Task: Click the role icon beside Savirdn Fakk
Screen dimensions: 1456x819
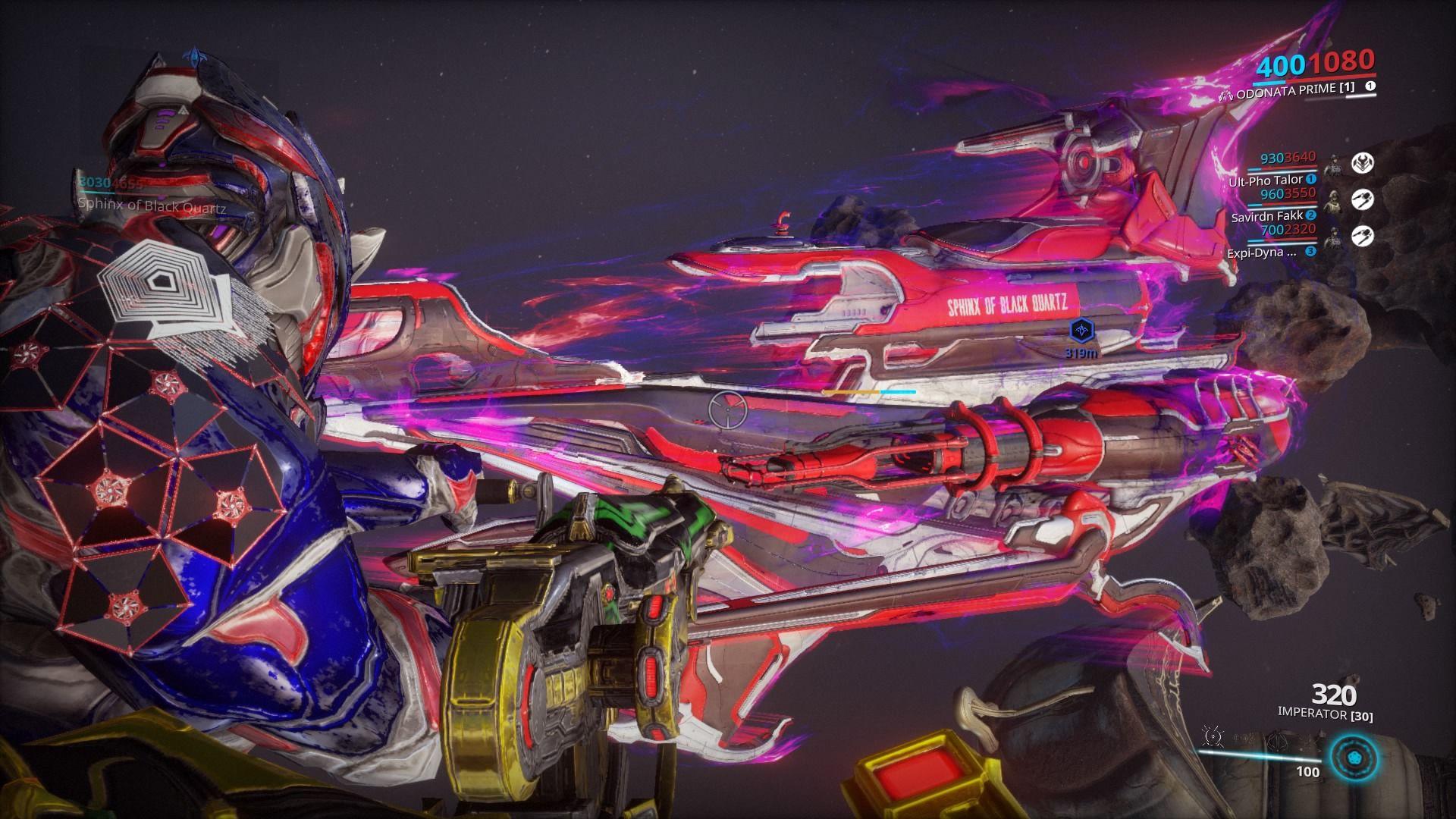Action: click(1362, 199)
